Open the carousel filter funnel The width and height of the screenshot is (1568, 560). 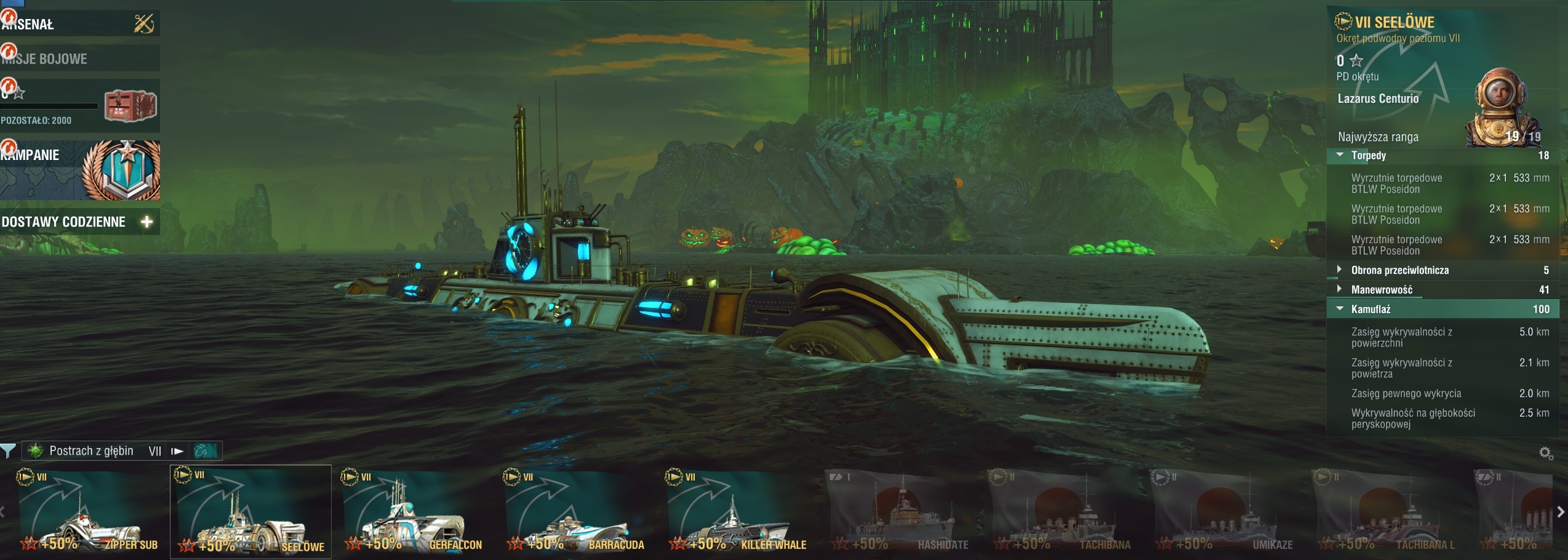click(x=8, y=451)
